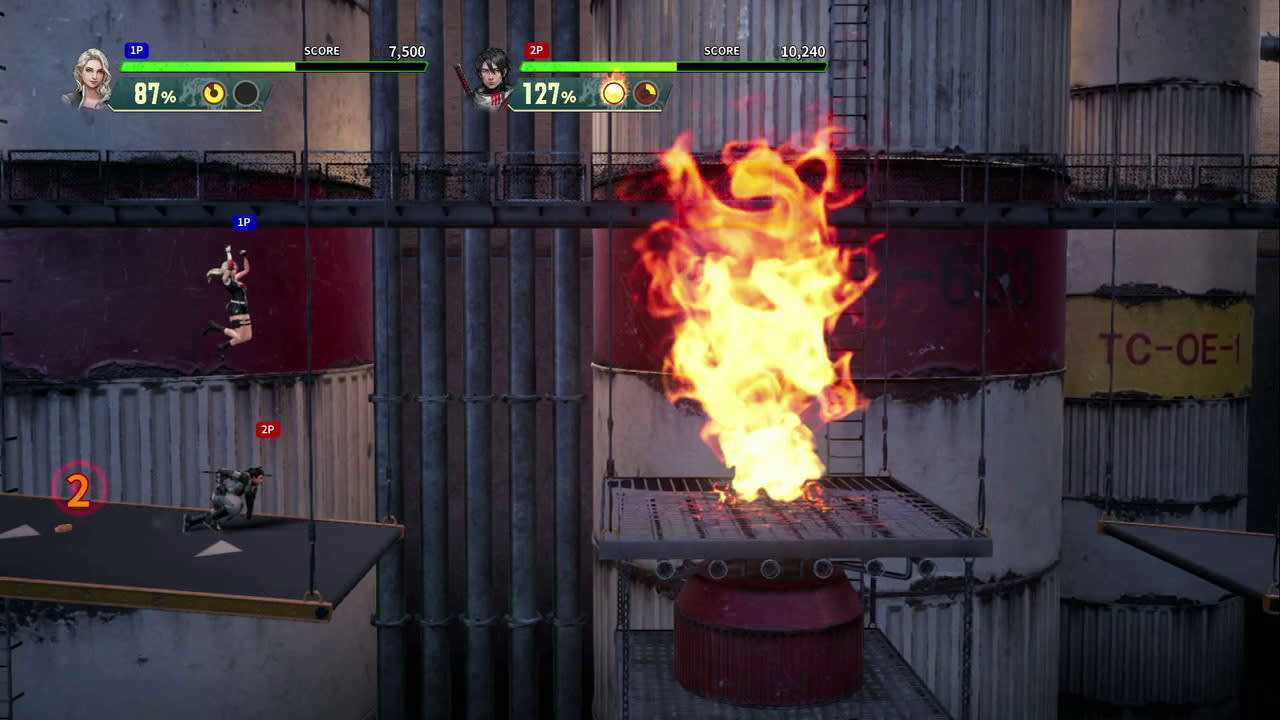Activate player two's flaming full gauge orb
The image size is (1280, 720).
(613, 93)
